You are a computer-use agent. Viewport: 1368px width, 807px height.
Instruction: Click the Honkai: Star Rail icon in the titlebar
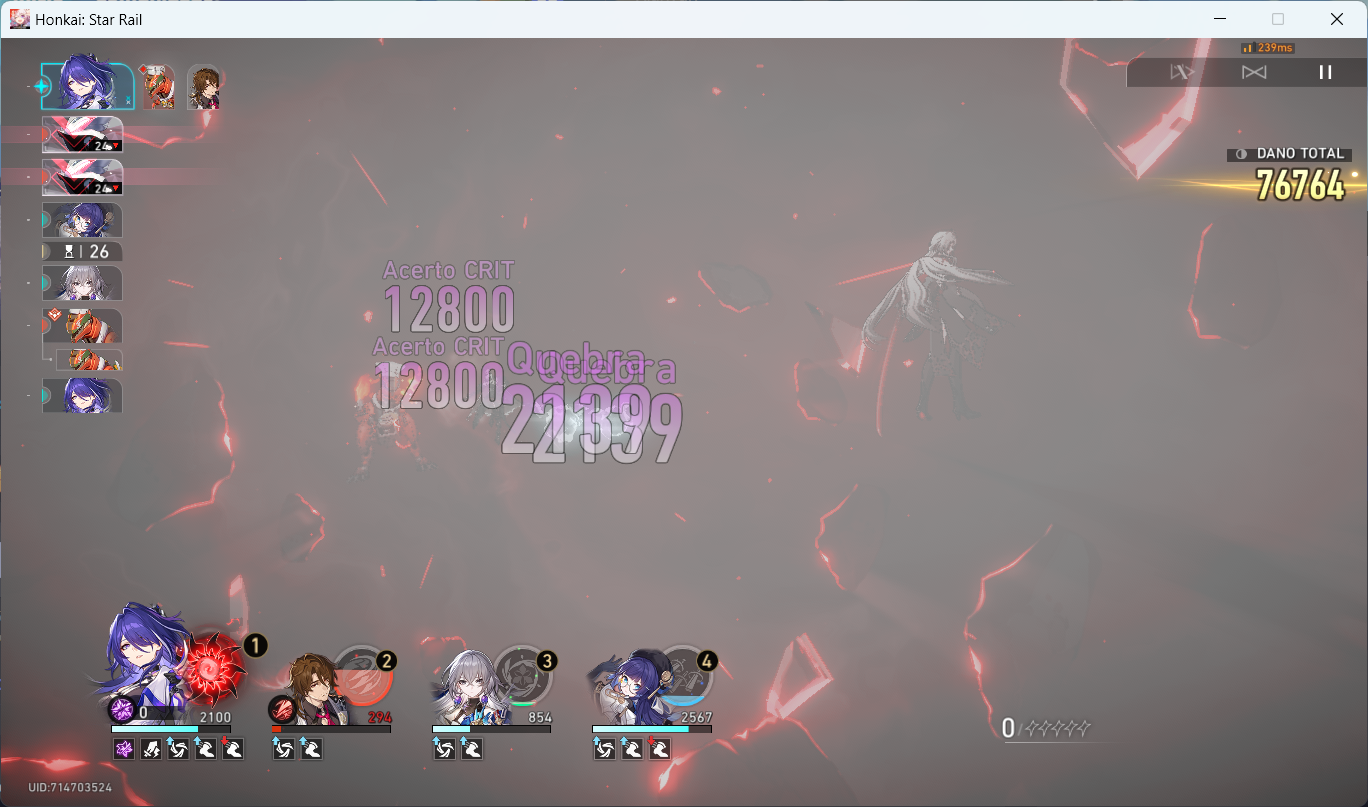coord(19,19)
